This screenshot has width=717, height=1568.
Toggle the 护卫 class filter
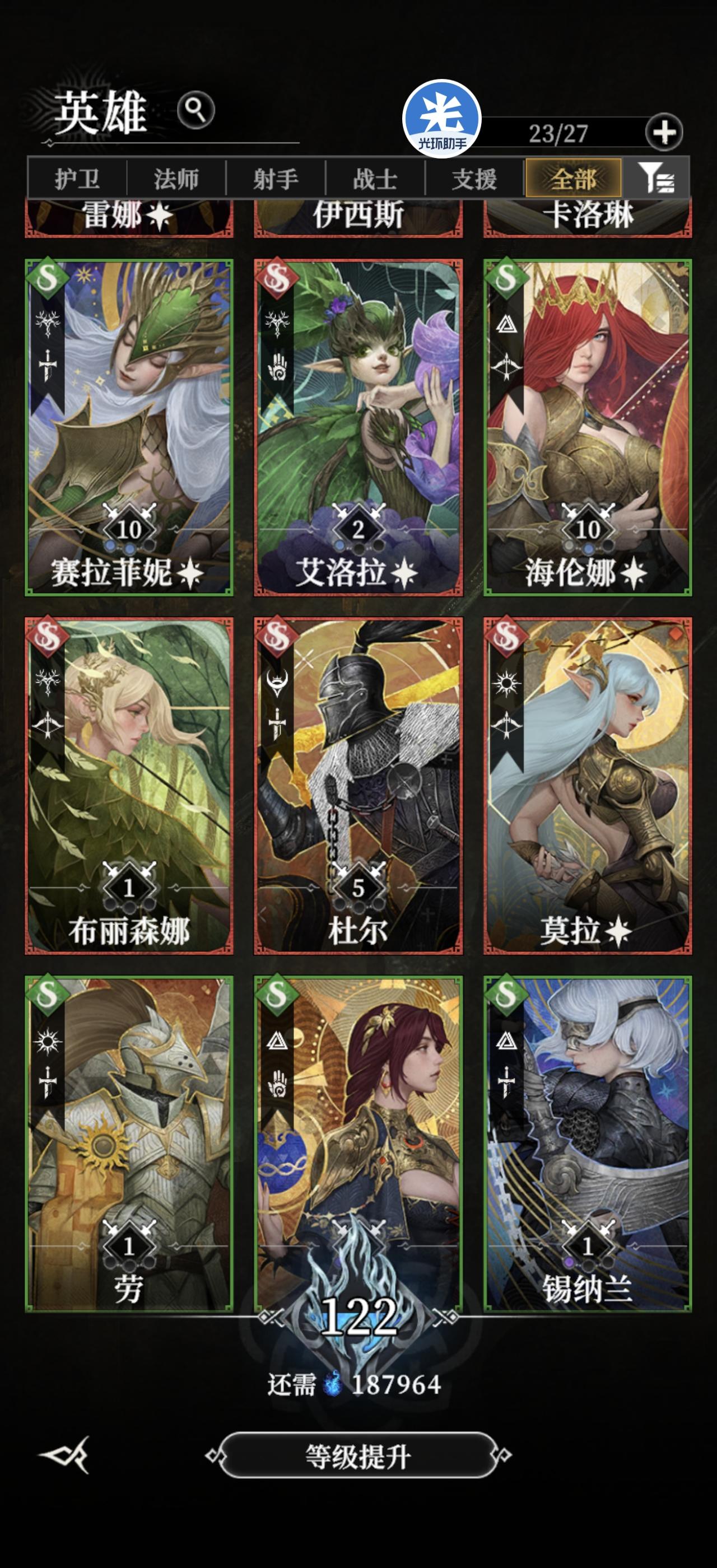79,178
